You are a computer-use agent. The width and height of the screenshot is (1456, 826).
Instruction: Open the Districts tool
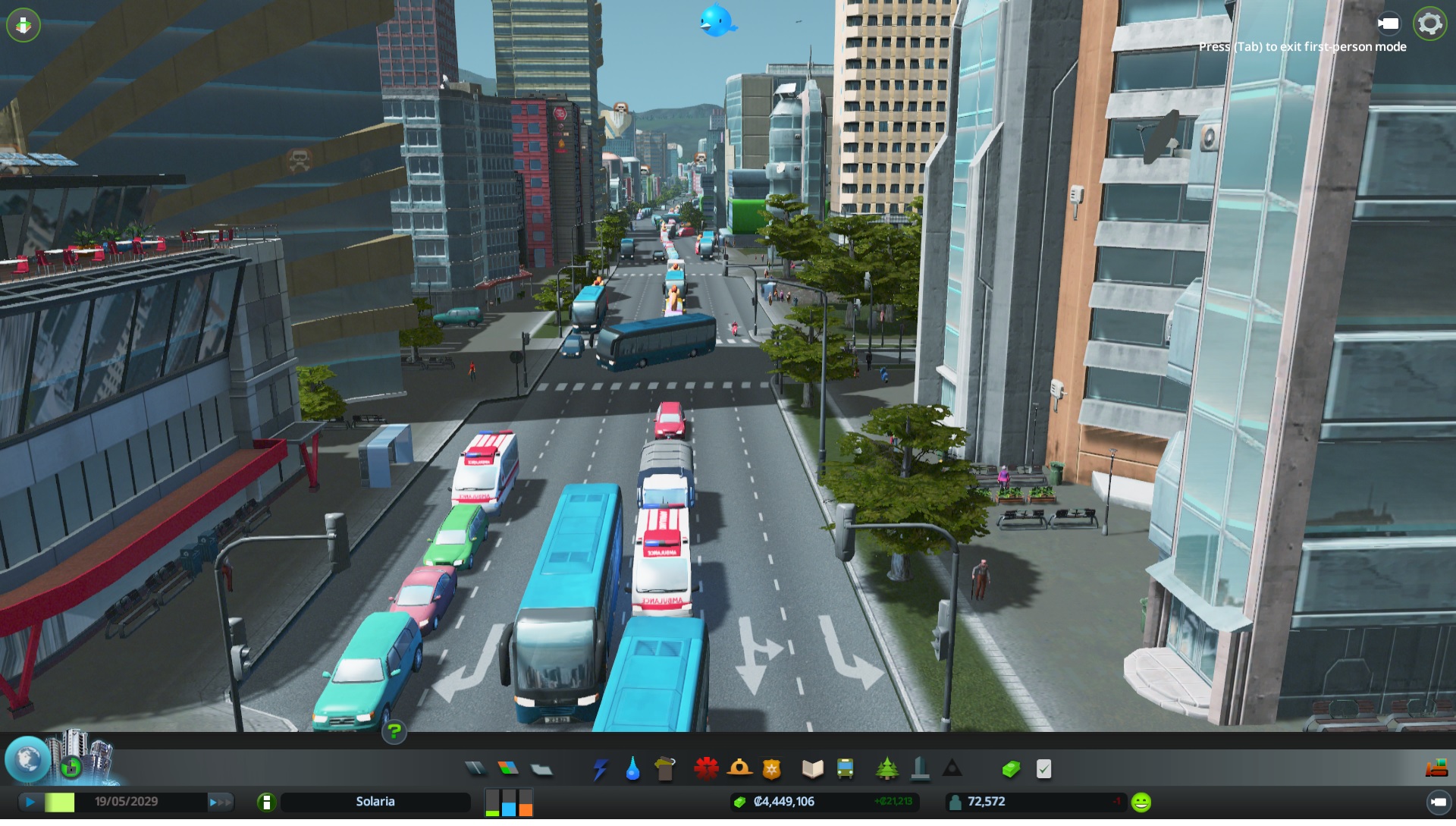[x=541, y=769]
